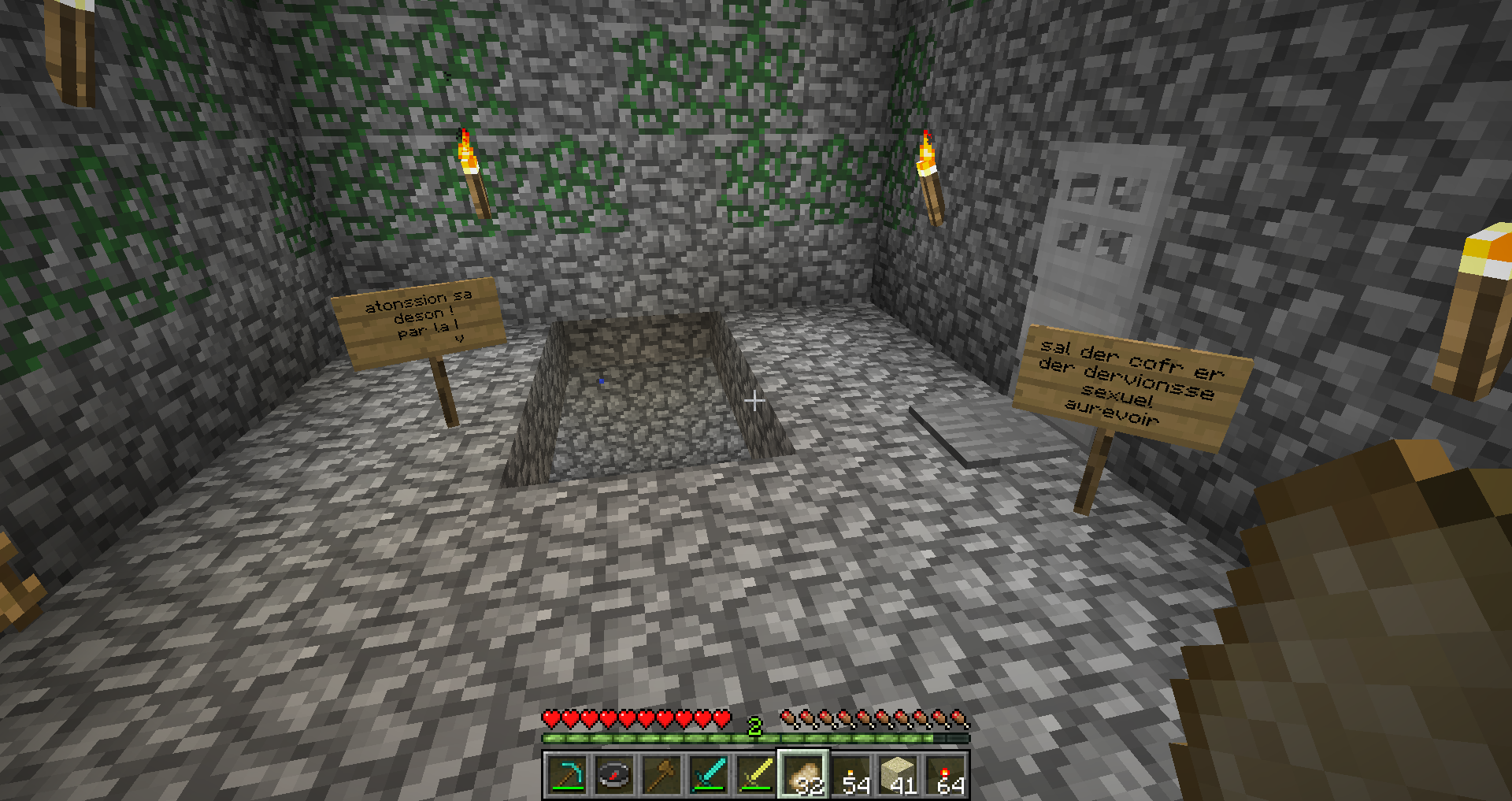
Task: Select the compass in the hotbar
Action: tap(614, 775)
